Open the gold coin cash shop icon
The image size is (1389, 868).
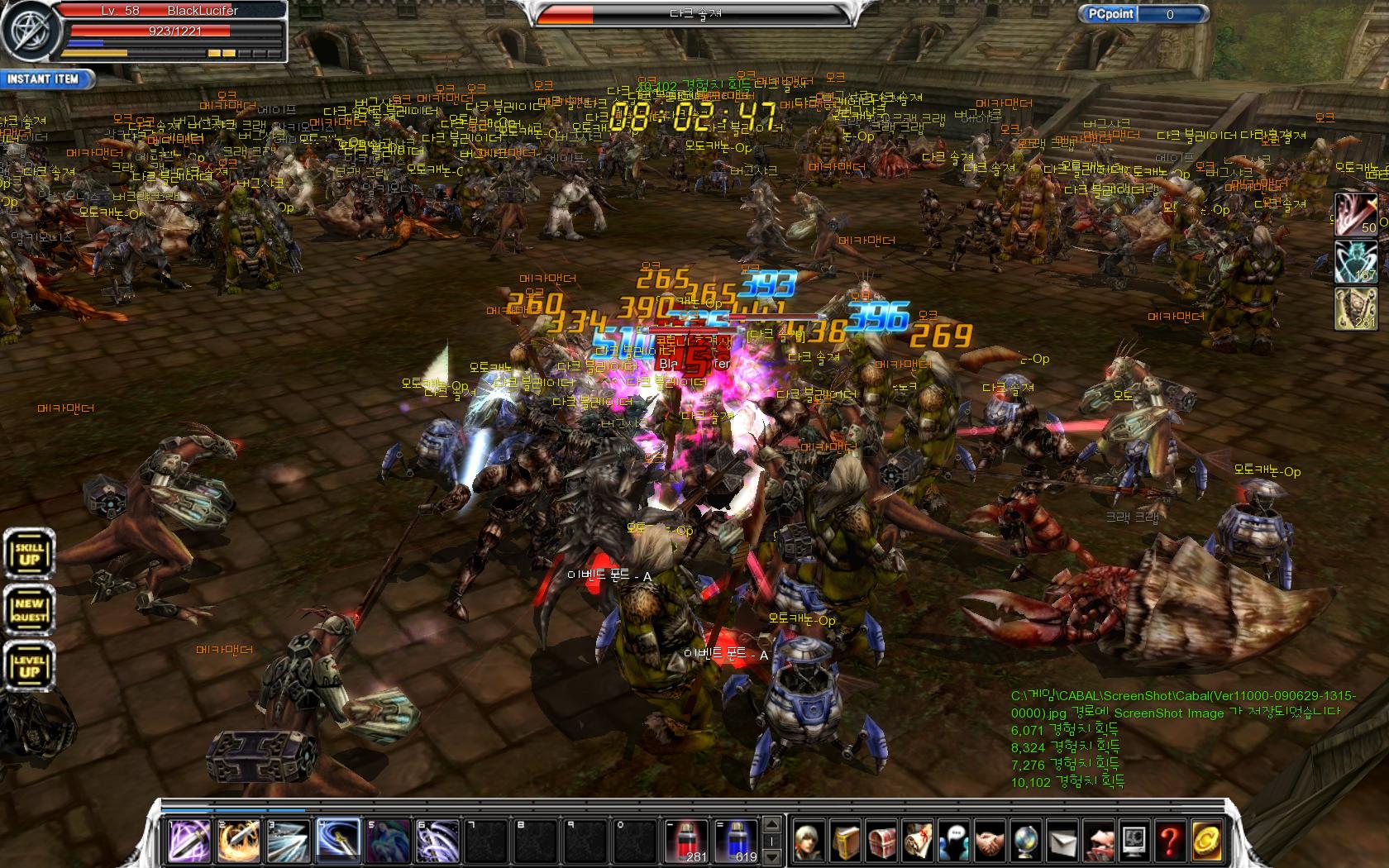(x=1206, y=842)
